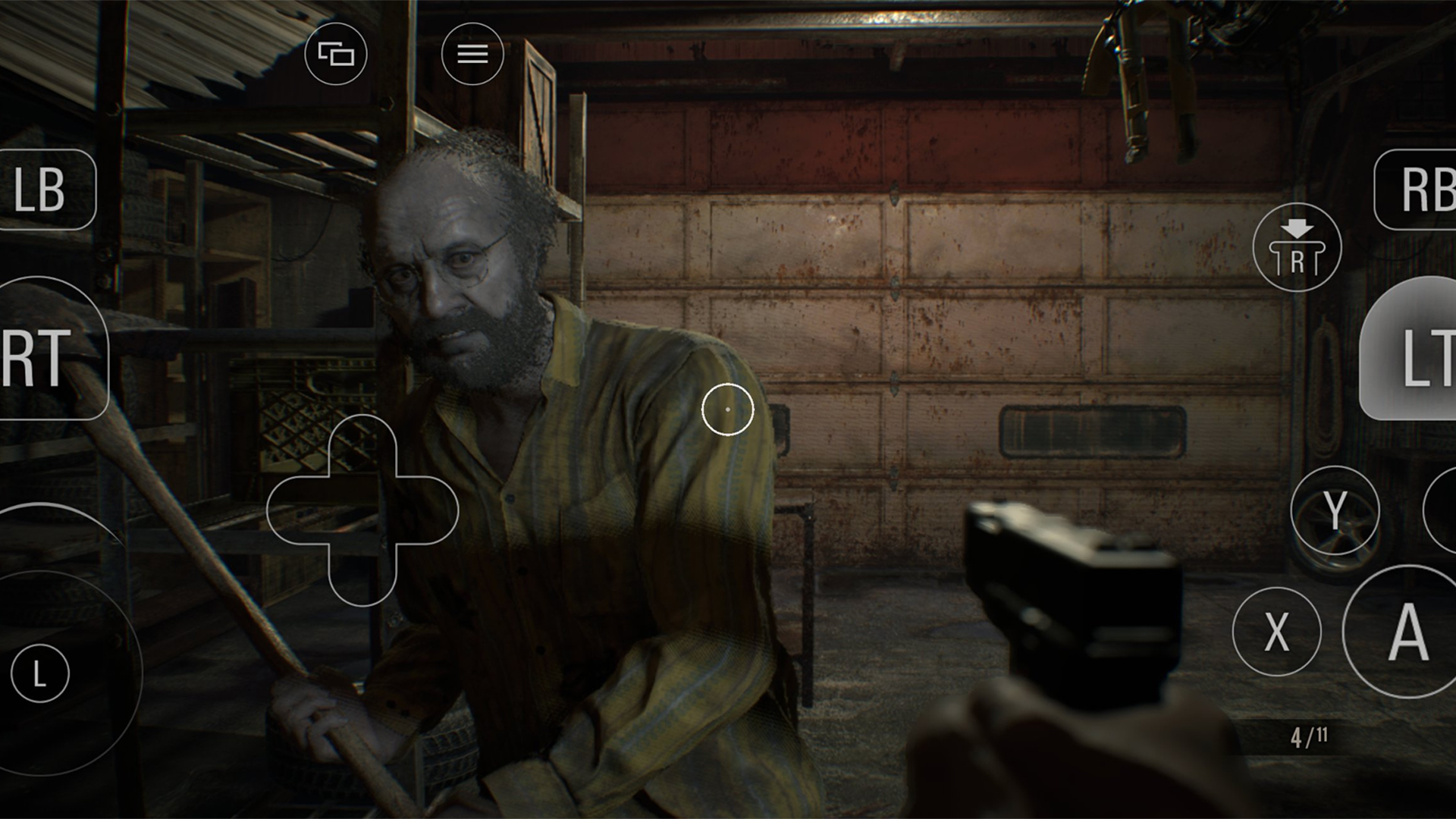Click the right stick press button

[1297, 248]
